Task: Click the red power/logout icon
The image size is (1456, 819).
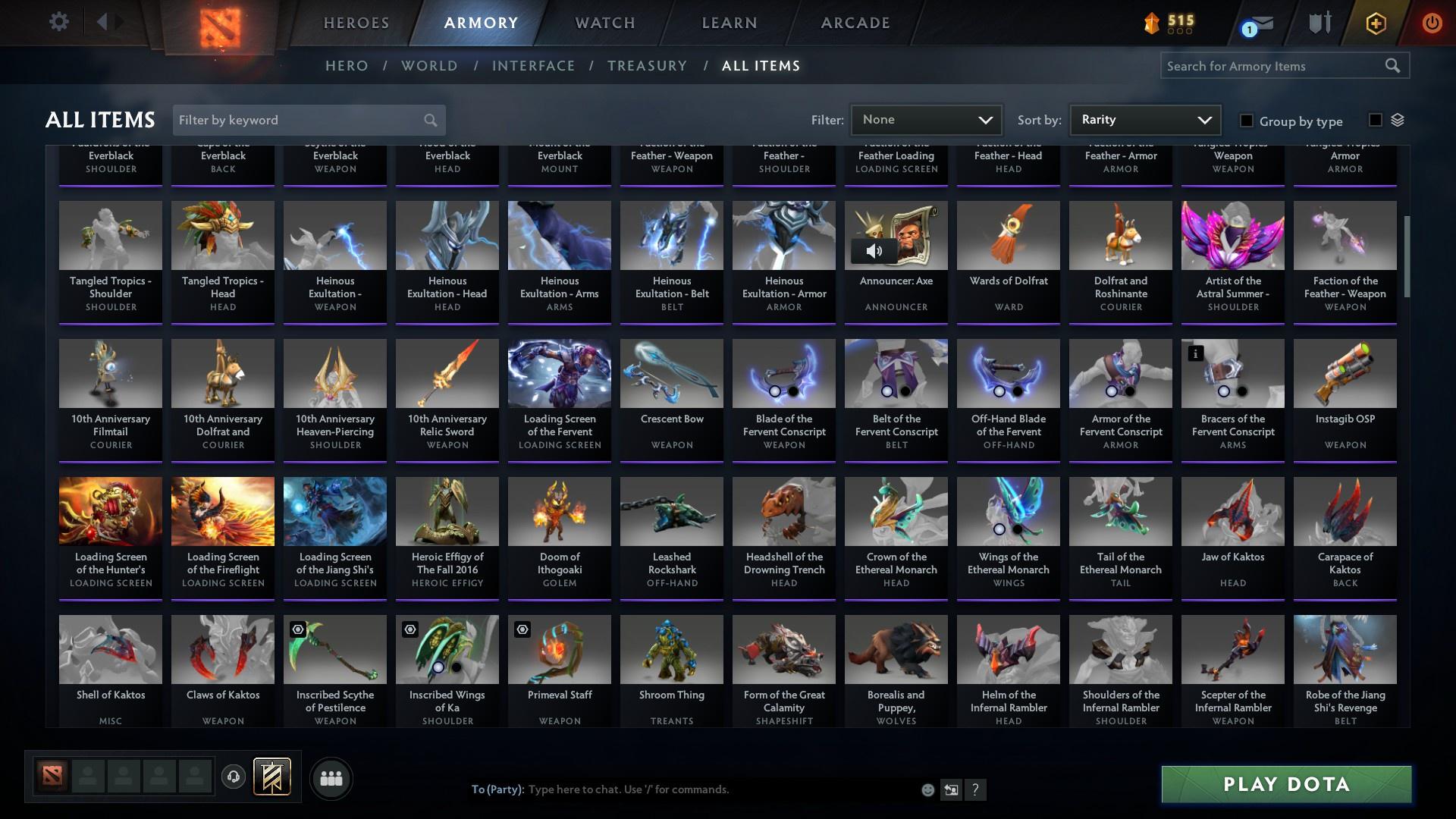Action: click(x=1432, y=23)
